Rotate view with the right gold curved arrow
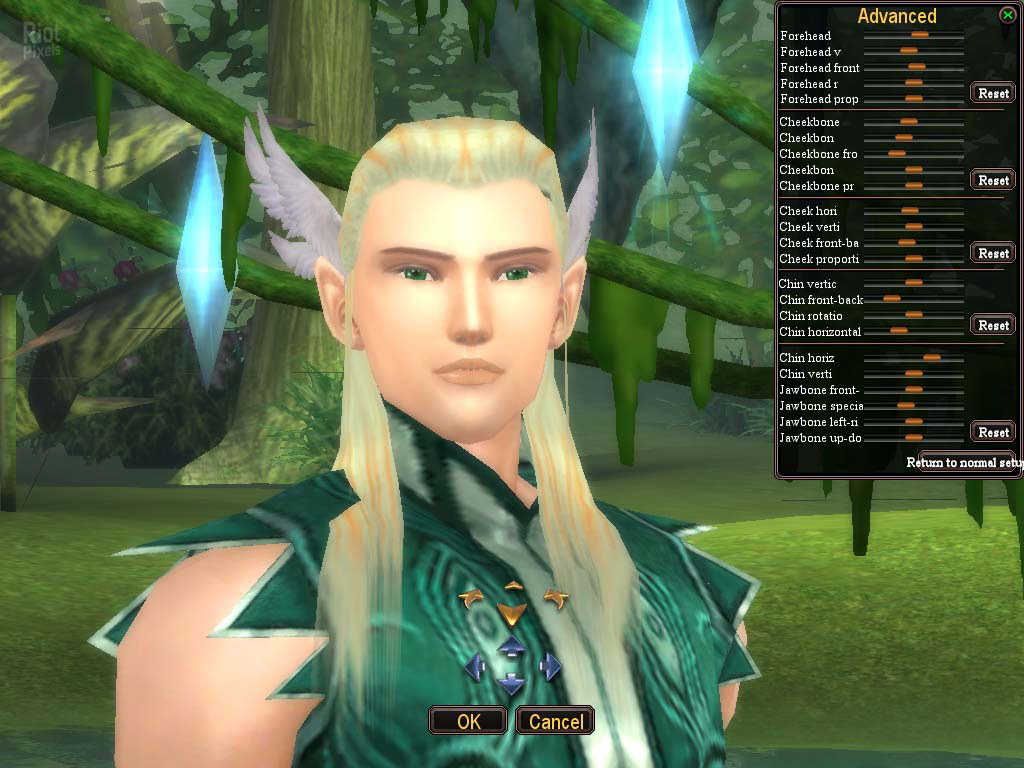Viewport: 1024px width, 768px height. pos(556,598)
